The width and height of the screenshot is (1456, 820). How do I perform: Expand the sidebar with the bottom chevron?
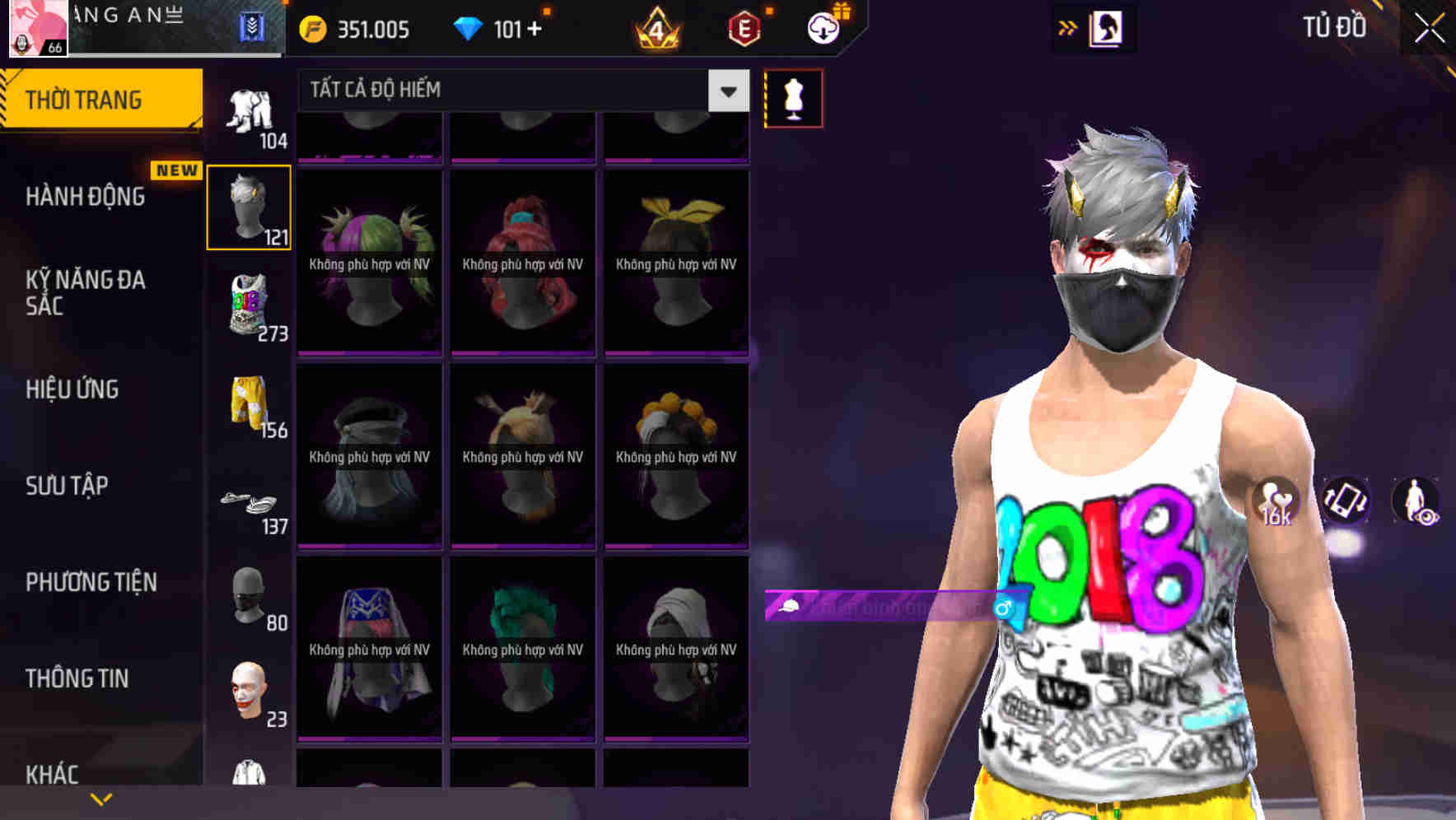pos(100,797)
